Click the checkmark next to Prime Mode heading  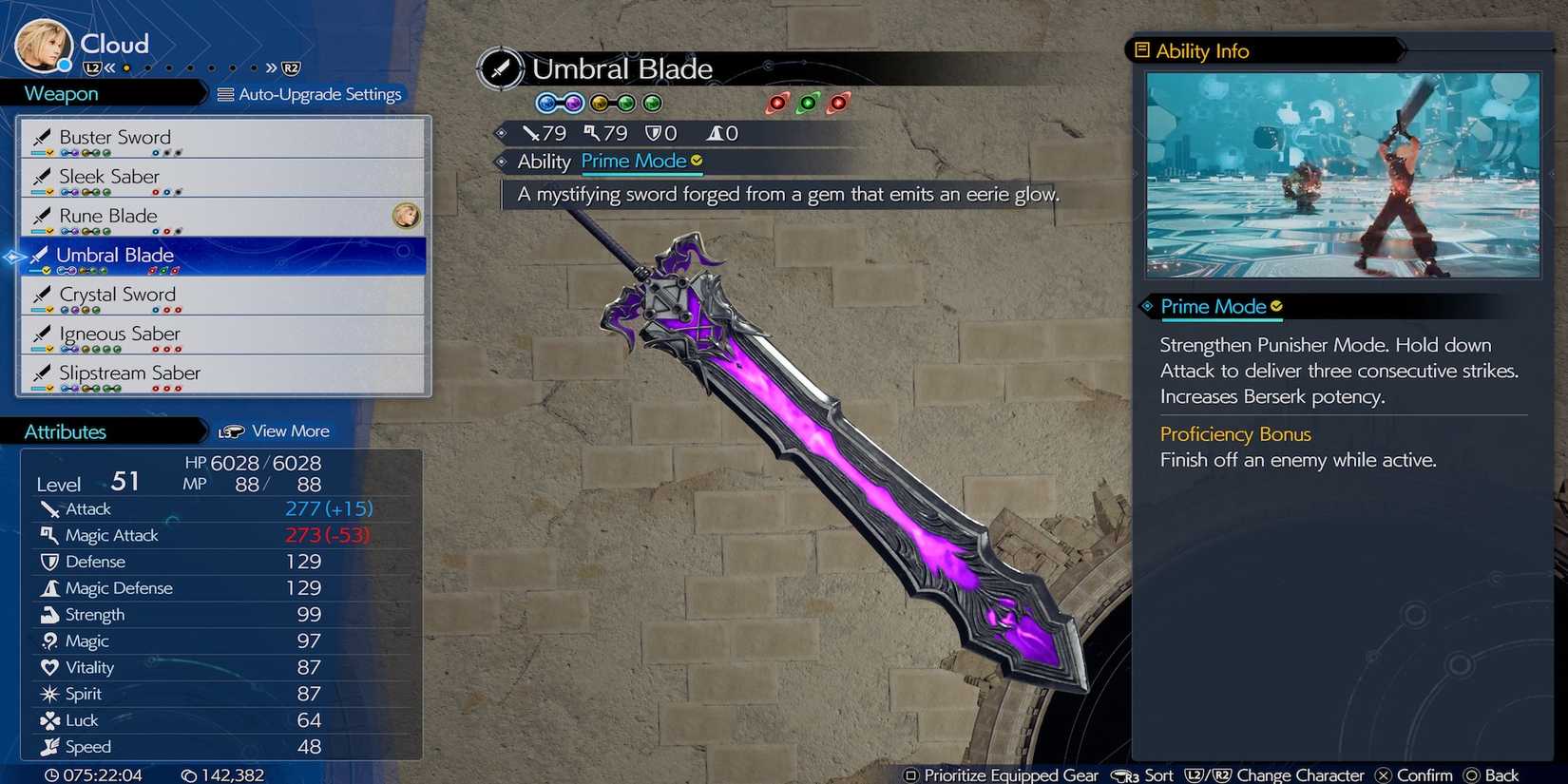1276,306
